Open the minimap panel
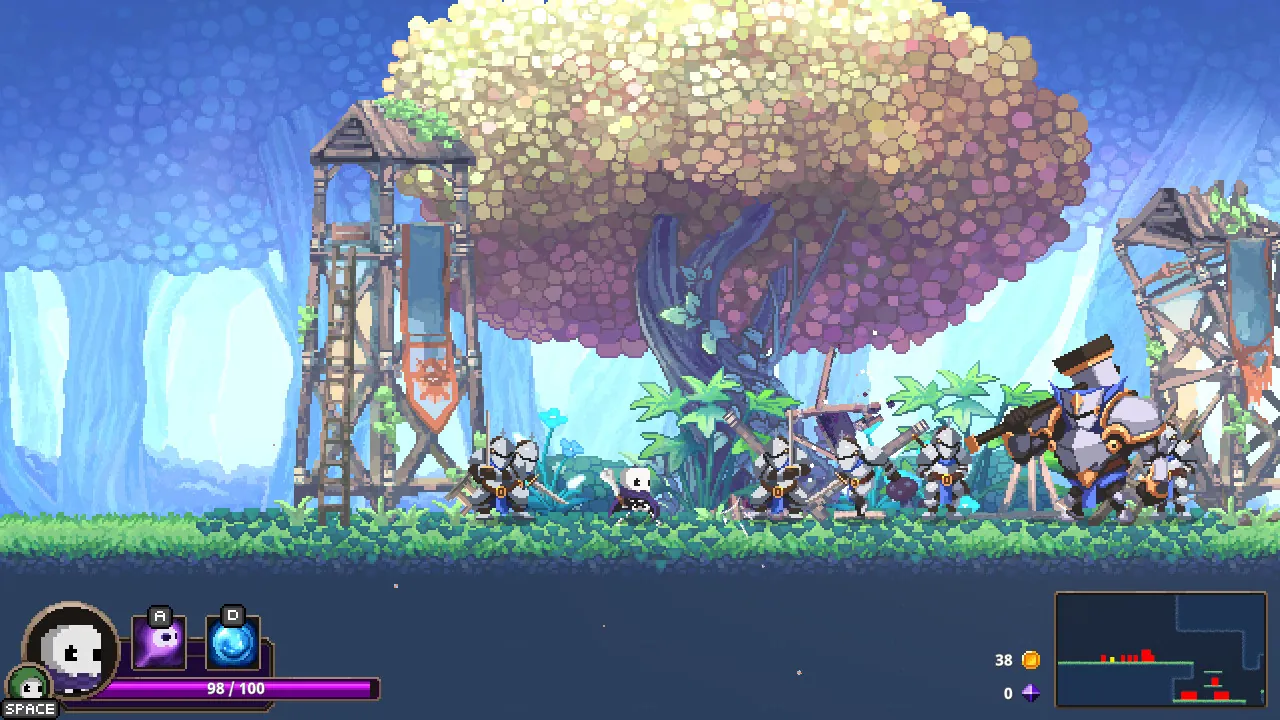The width and height of the screenshot is (1280, 720). click(x=1160, y=650)
